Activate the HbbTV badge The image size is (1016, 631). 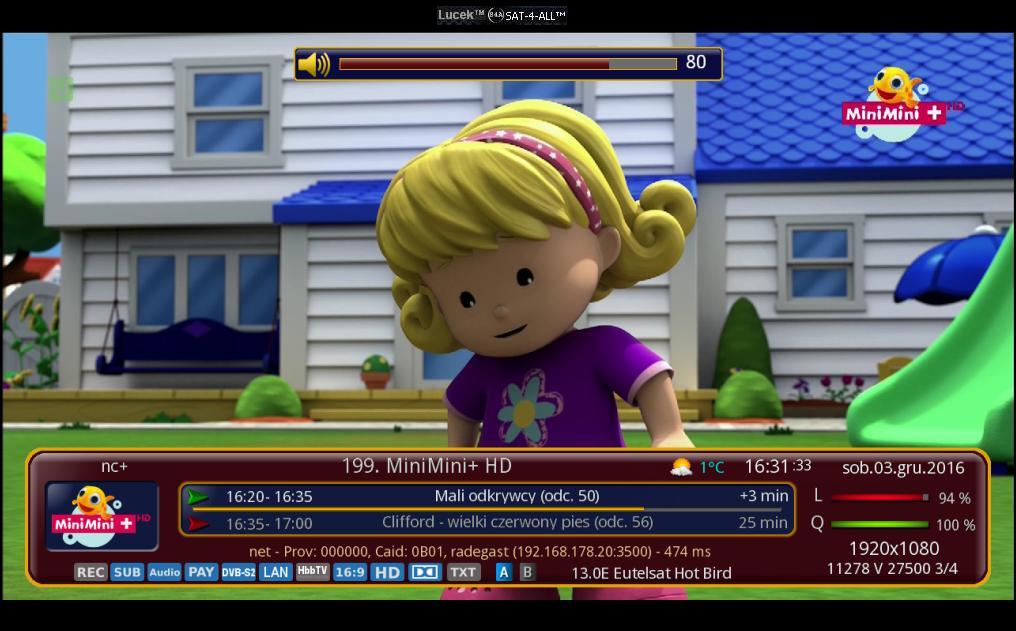(x=312, y=571)
